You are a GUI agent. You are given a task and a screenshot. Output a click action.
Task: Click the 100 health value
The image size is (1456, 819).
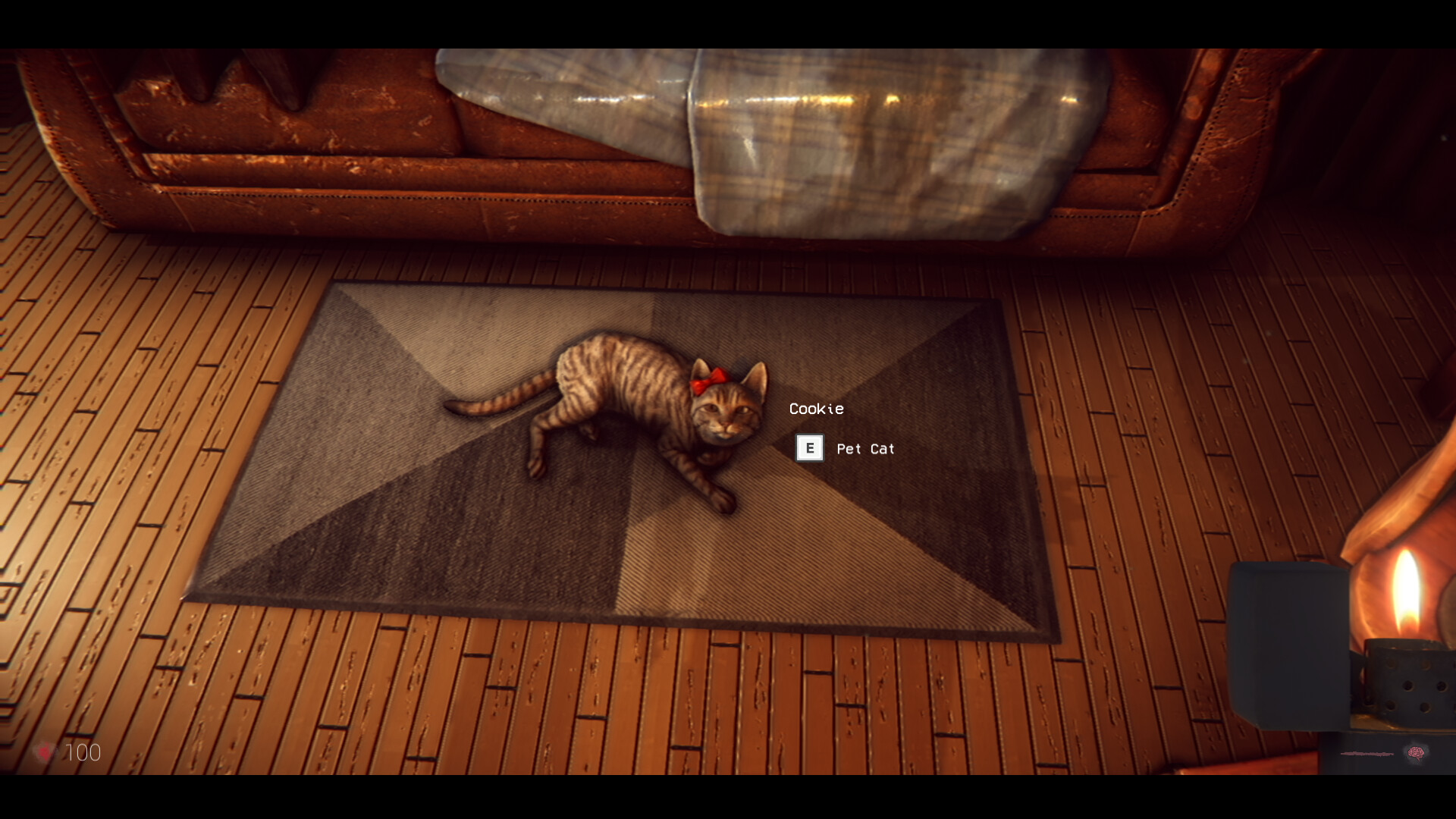pos(83,753)
